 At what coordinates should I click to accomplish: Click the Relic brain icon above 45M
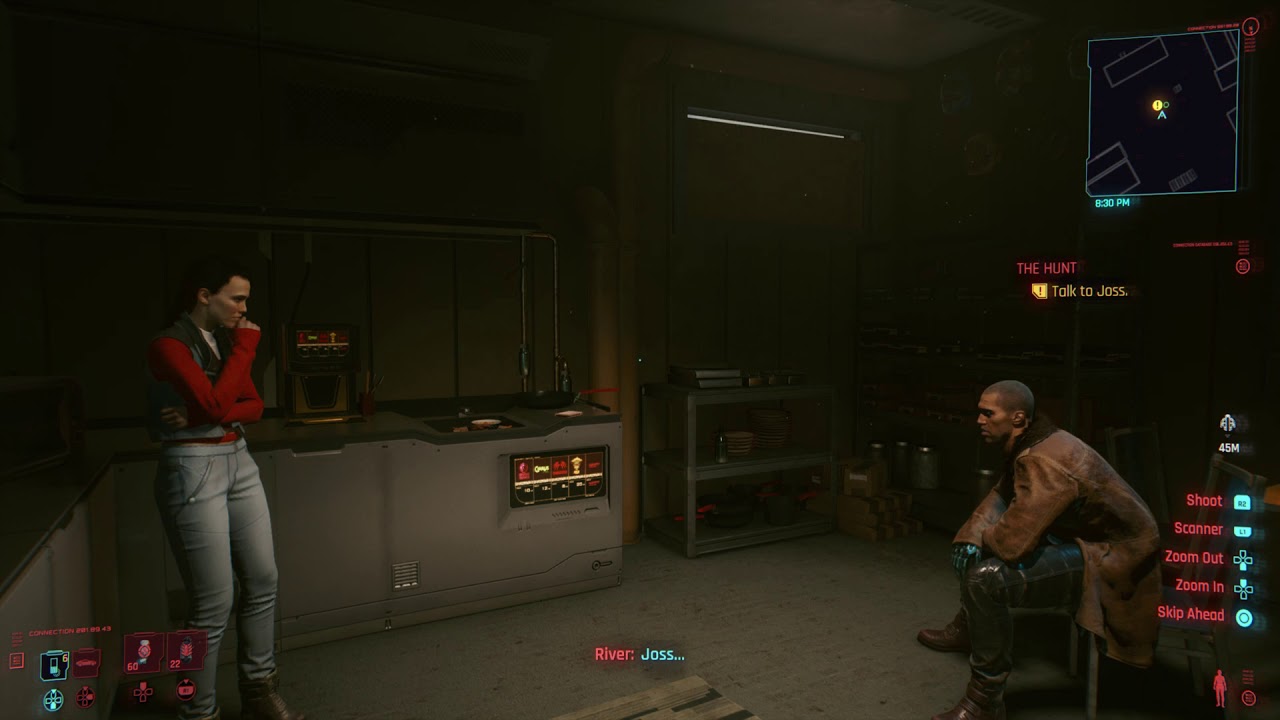tap(1227, 422)
